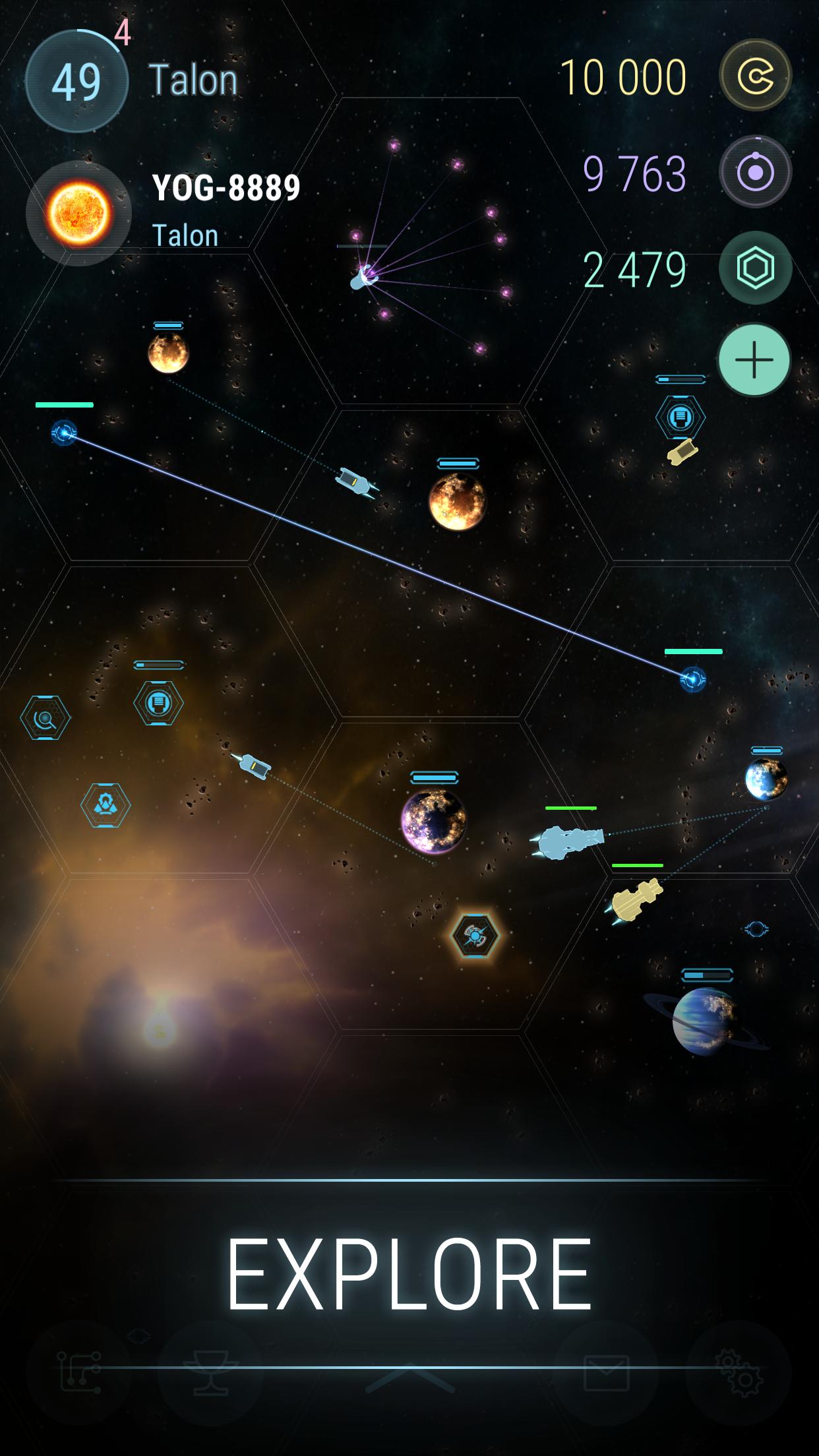Screen dimensions: 819x1456
Task: Tap the yellow credits currency icon
Action: 755,76
